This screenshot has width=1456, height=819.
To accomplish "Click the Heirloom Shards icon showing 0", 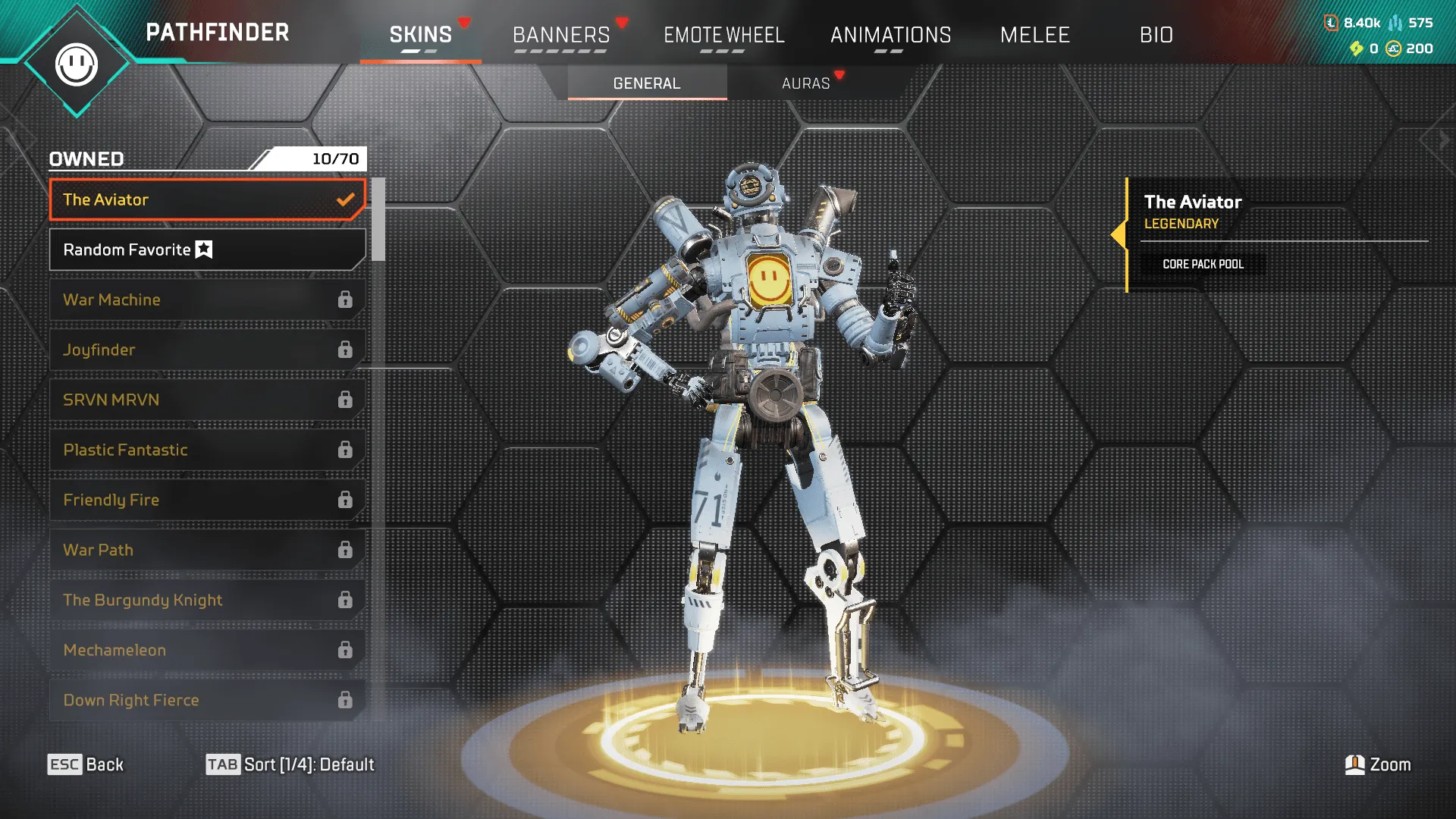I will (1356, 49).
